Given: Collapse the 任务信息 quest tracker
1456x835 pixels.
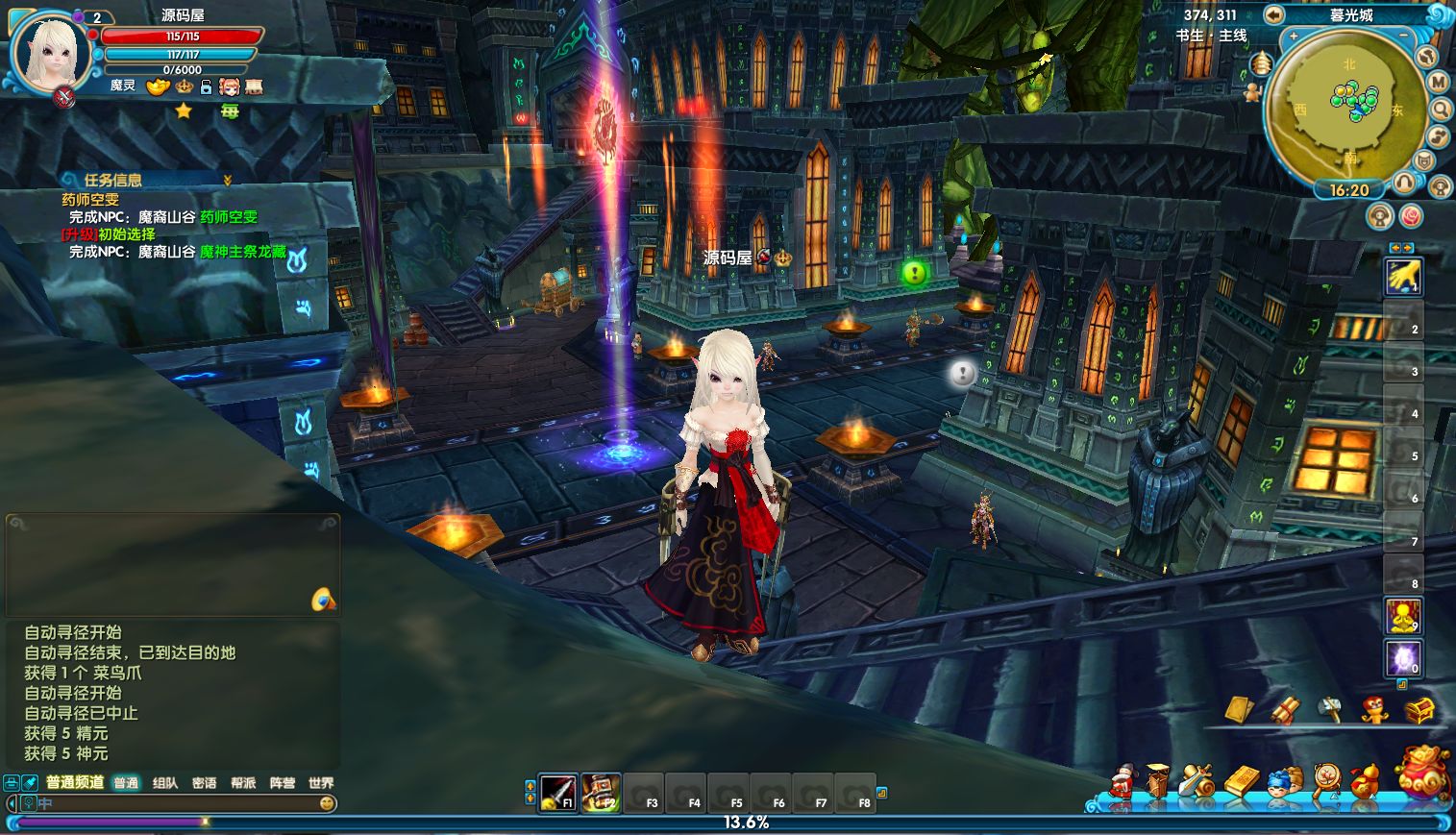Looking at the screenshot, I should point(228,180).
